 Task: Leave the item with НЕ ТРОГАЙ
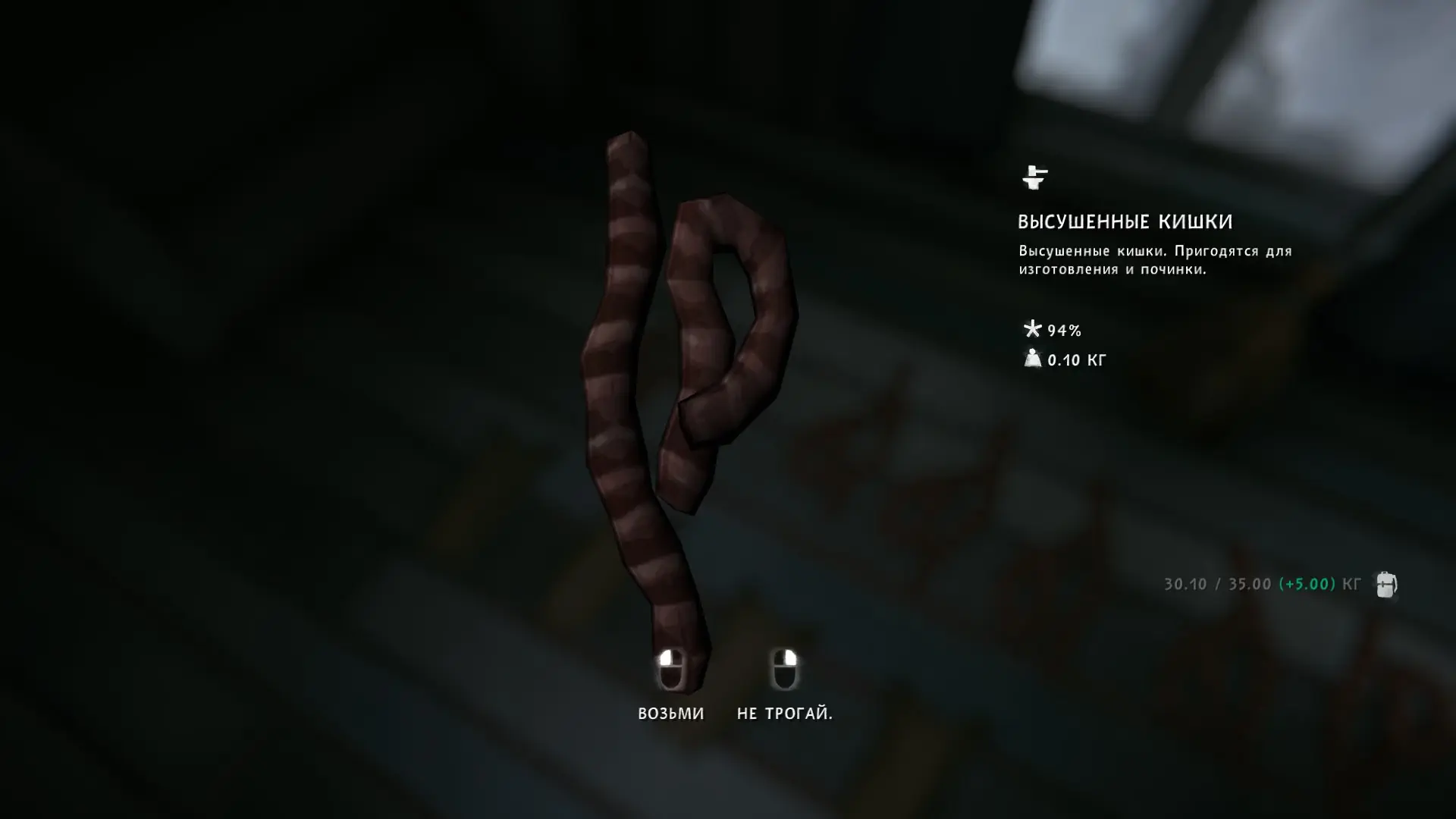pos(784,711)
